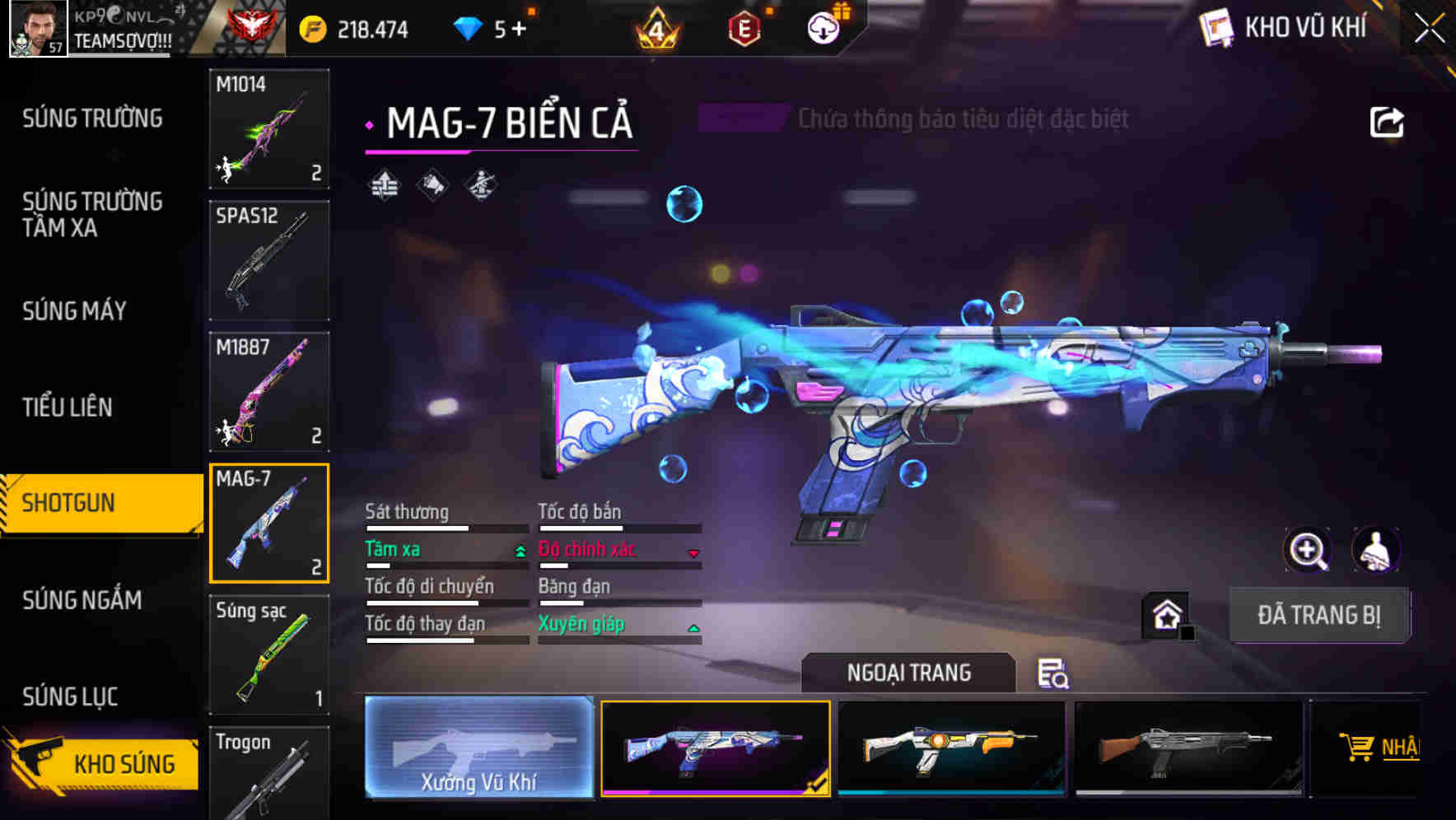
Task: Zoom the MAG-7 preview with magnifier icon
Action: [1308, 550]
